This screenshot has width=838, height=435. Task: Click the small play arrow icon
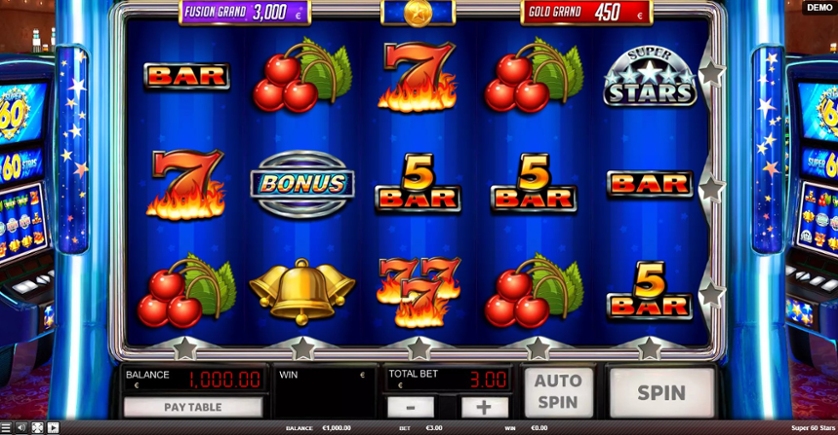click(53, 428)
